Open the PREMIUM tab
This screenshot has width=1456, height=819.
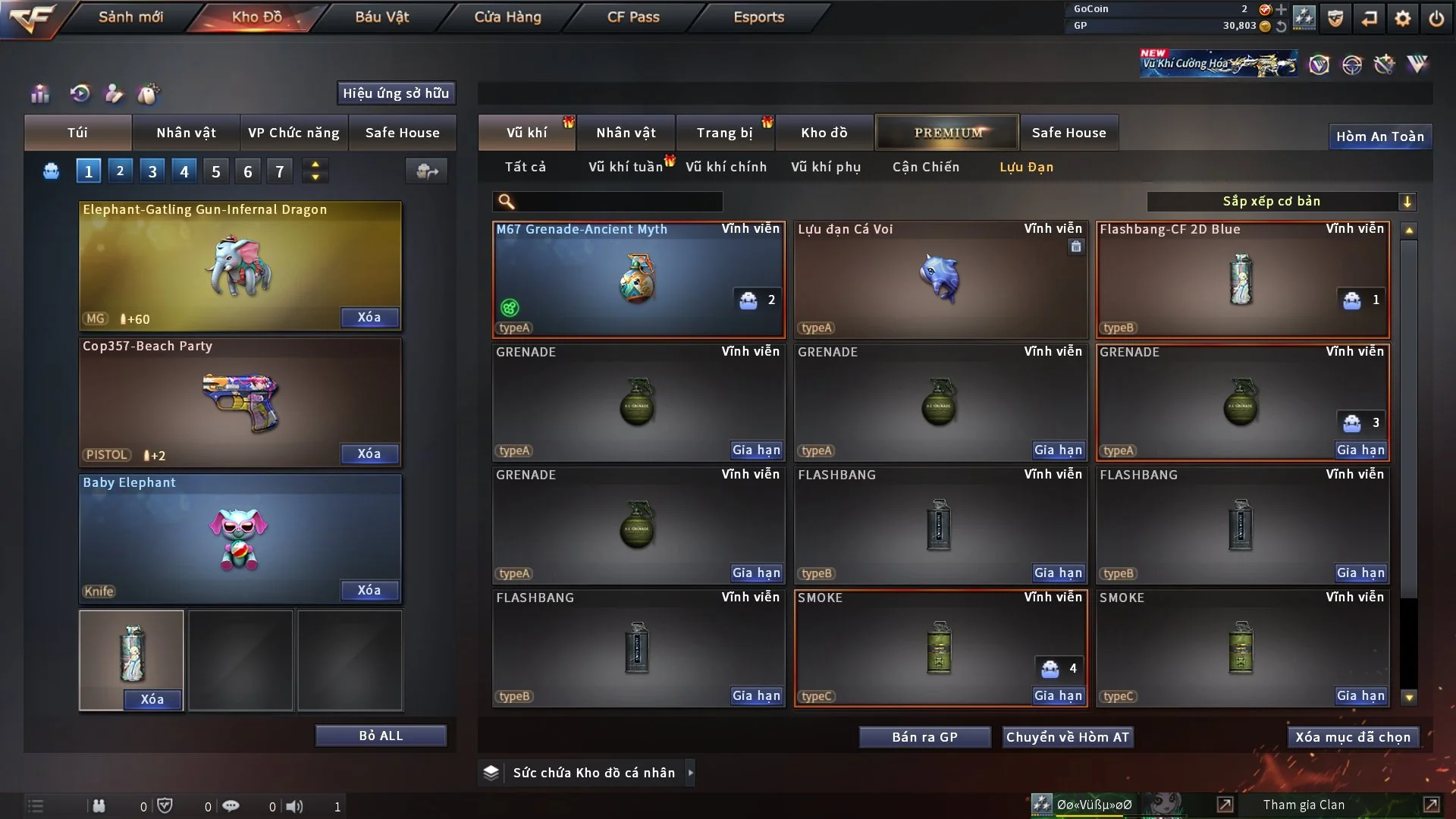(x=947, y=133)
